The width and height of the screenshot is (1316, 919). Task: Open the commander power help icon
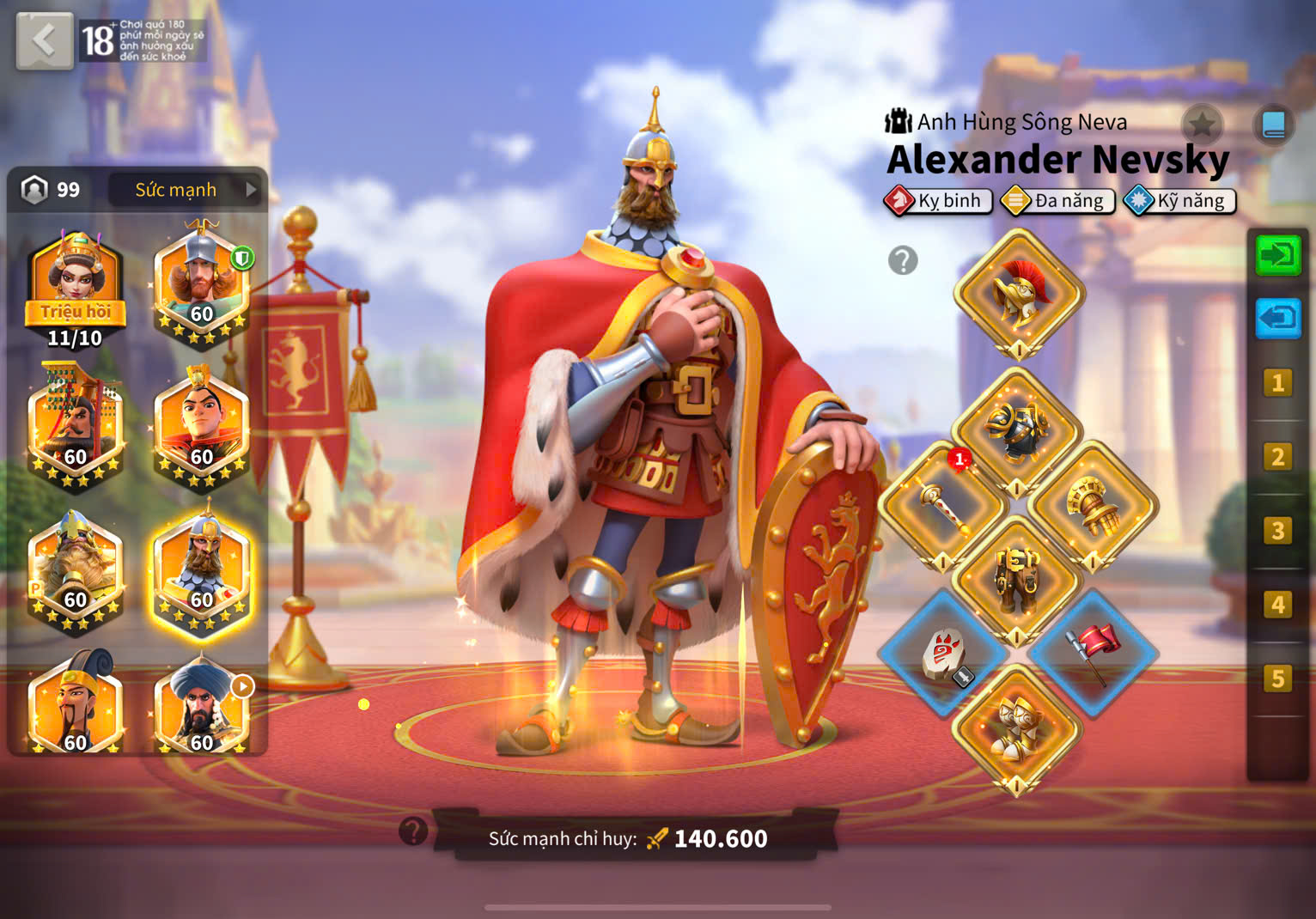tap(413, 831)
